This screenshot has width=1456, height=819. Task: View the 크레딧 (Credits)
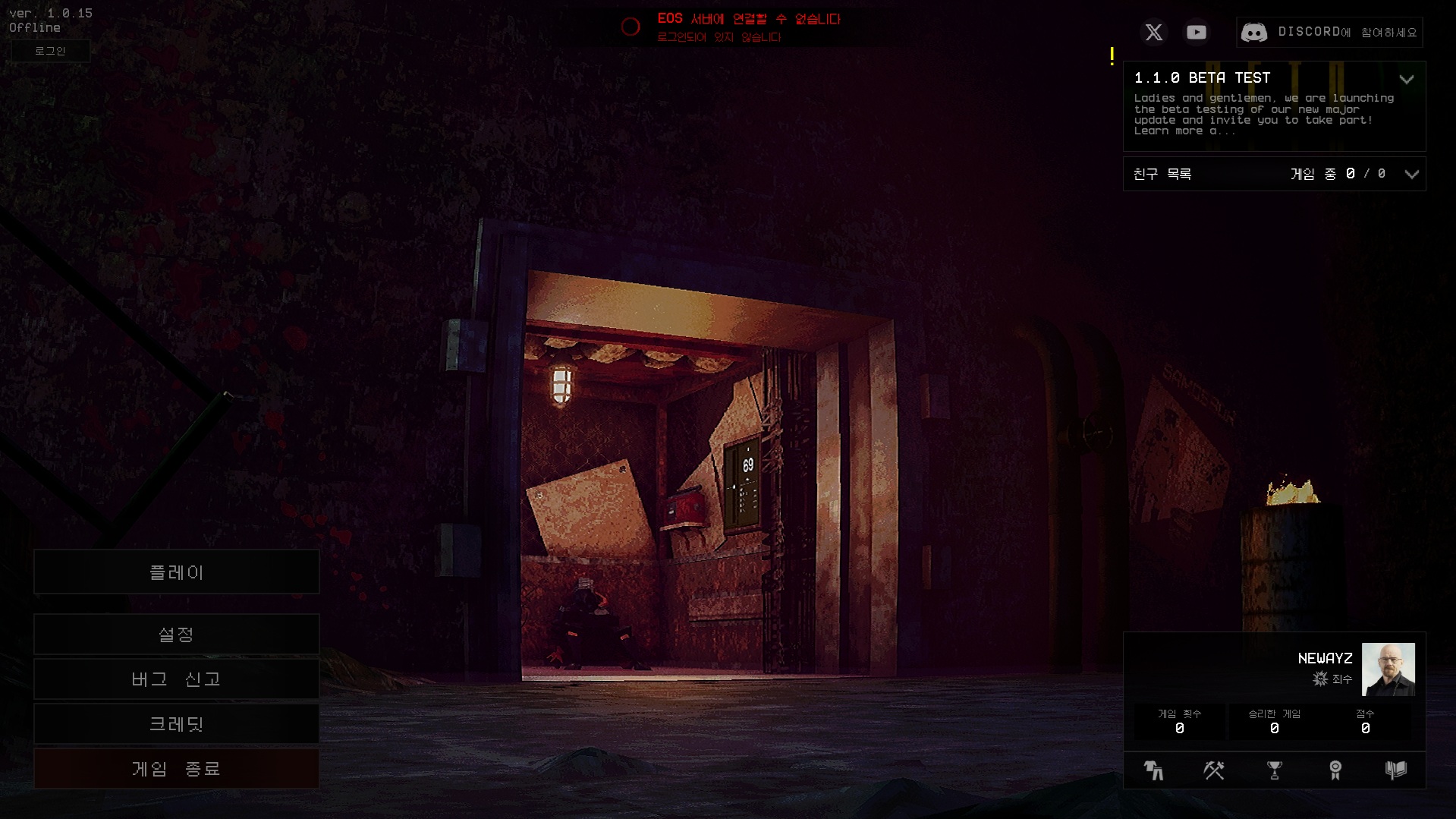(176, 724)
